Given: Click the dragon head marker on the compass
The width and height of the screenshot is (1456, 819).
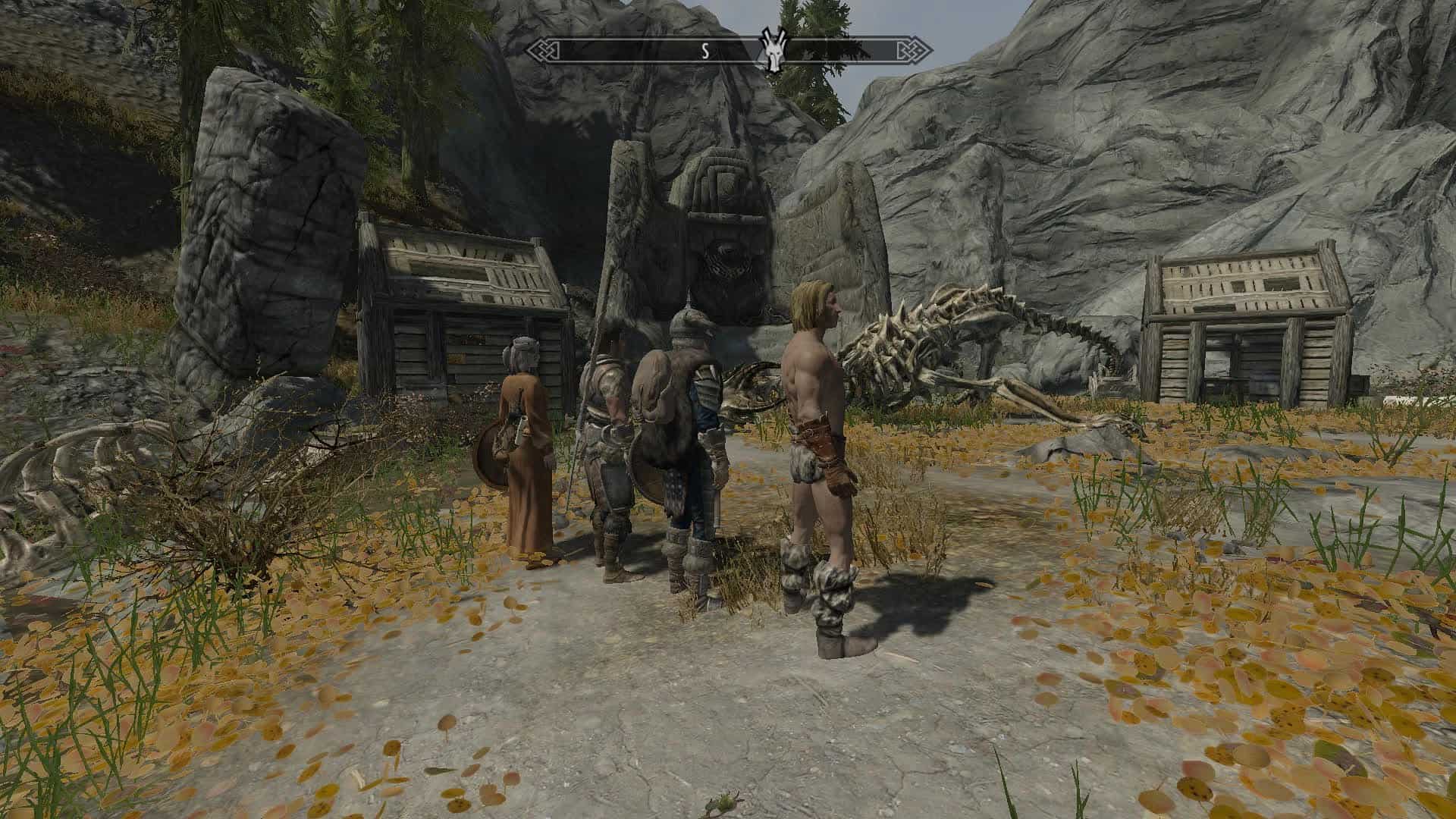Looking at the screenshot, I should (x=773, y=52).
